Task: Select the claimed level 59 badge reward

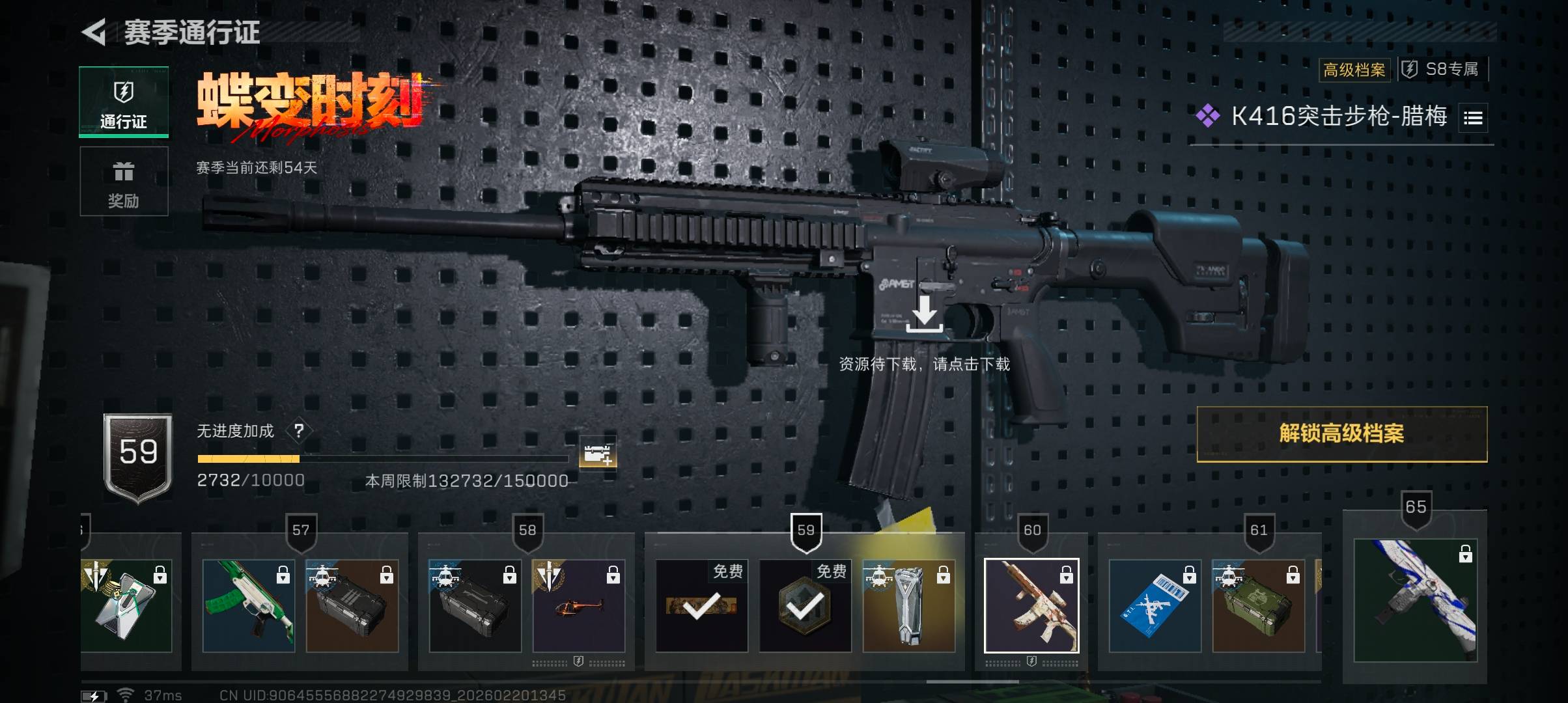Action: tap(805, 605)
